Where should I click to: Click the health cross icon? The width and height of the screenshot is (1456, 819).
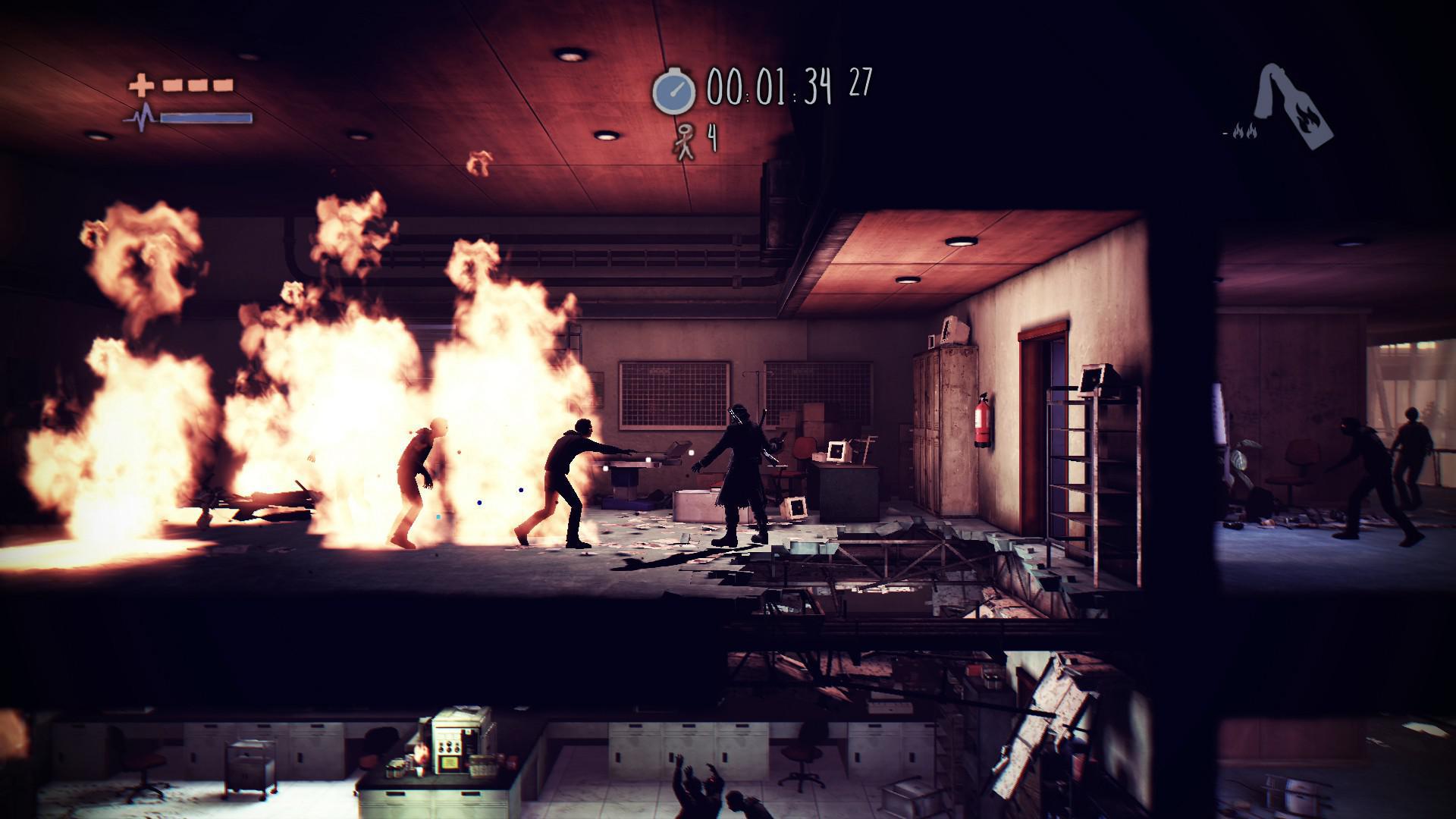(x=140, y=84)
